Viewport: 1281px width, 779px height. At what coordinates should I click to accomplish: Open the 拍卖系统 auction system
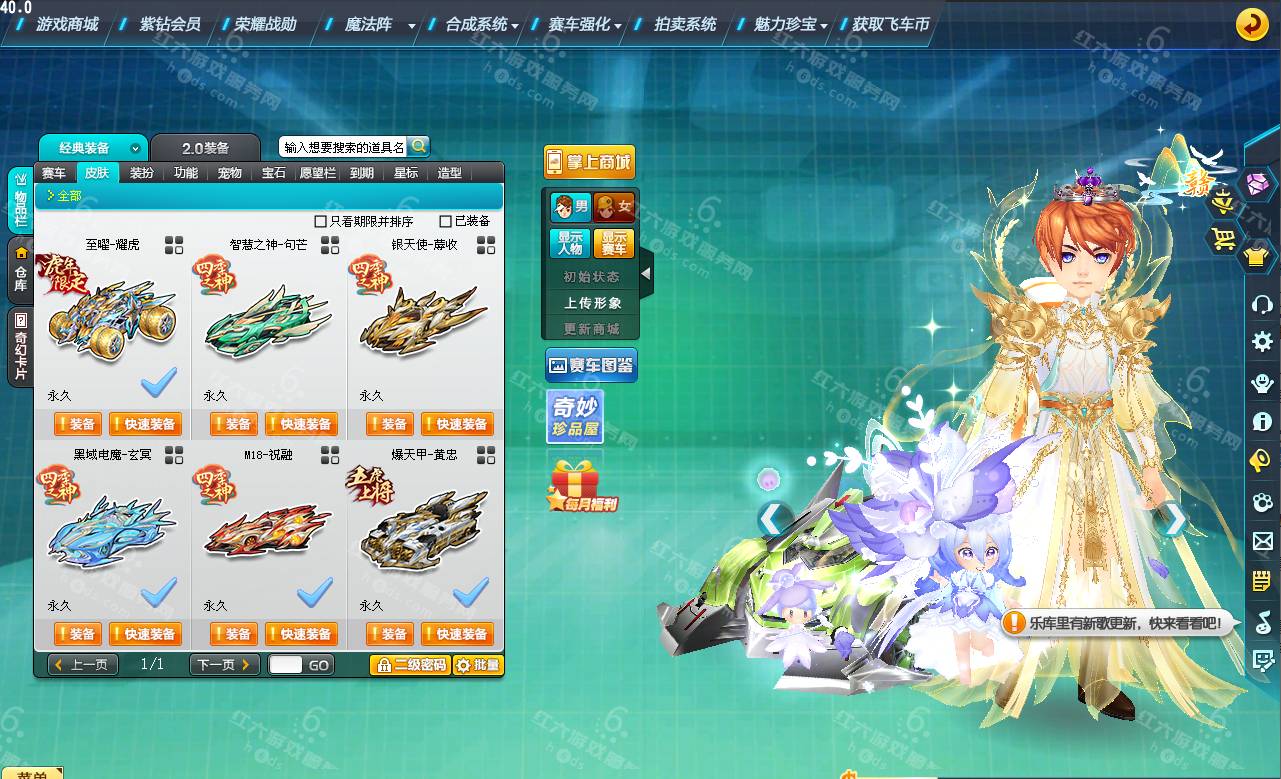pos(684,24)
